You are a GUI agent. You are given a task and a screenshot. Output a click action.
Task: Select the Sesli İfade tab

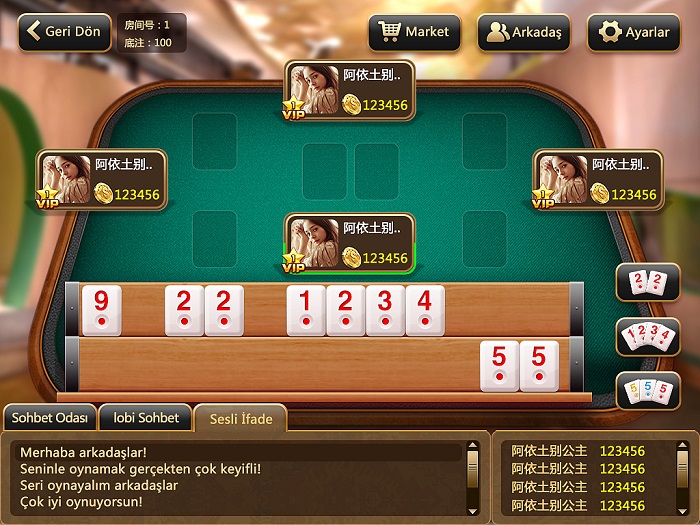[240, 419]
